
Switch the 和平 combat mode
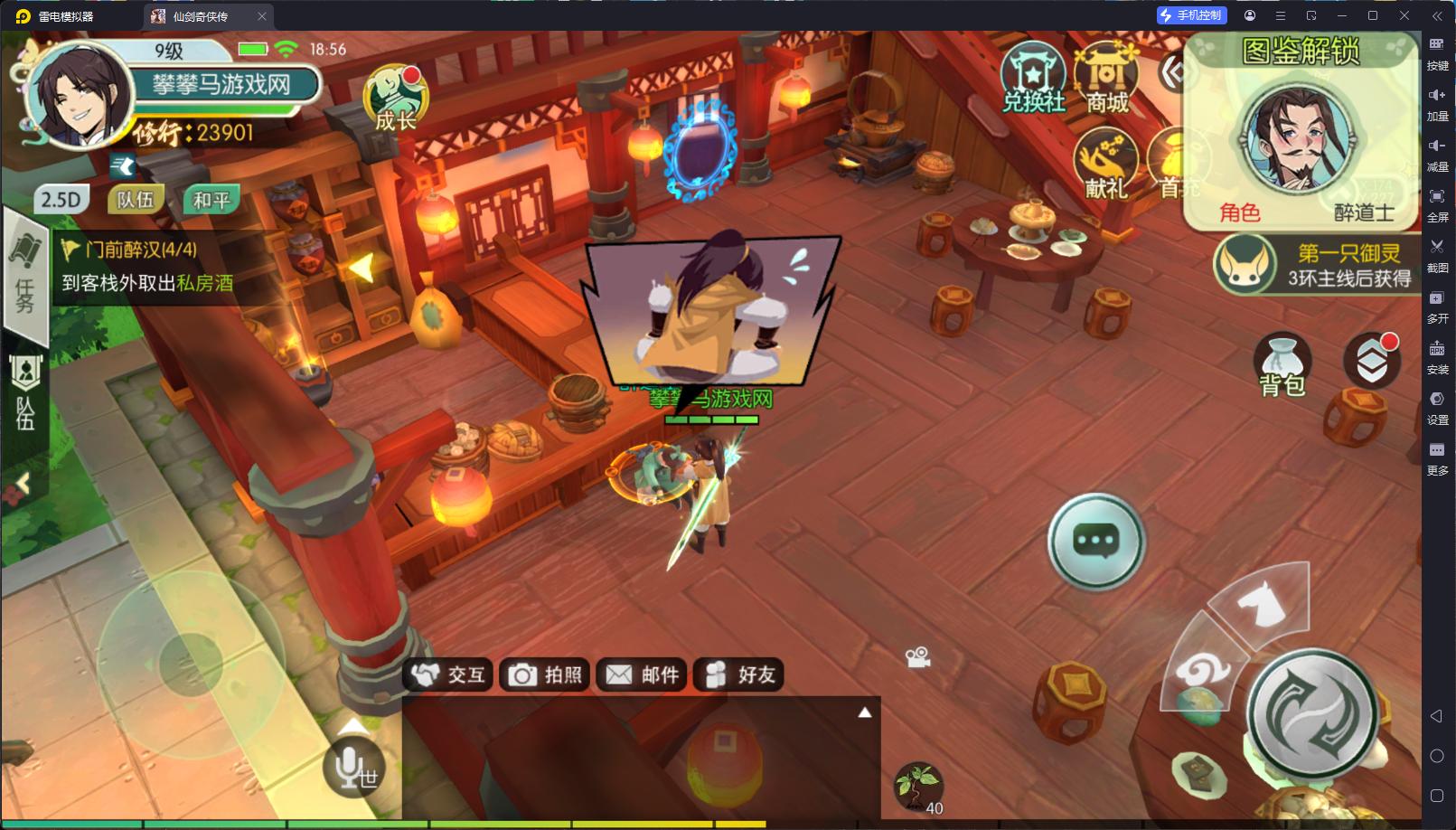[x=211, y=200]
